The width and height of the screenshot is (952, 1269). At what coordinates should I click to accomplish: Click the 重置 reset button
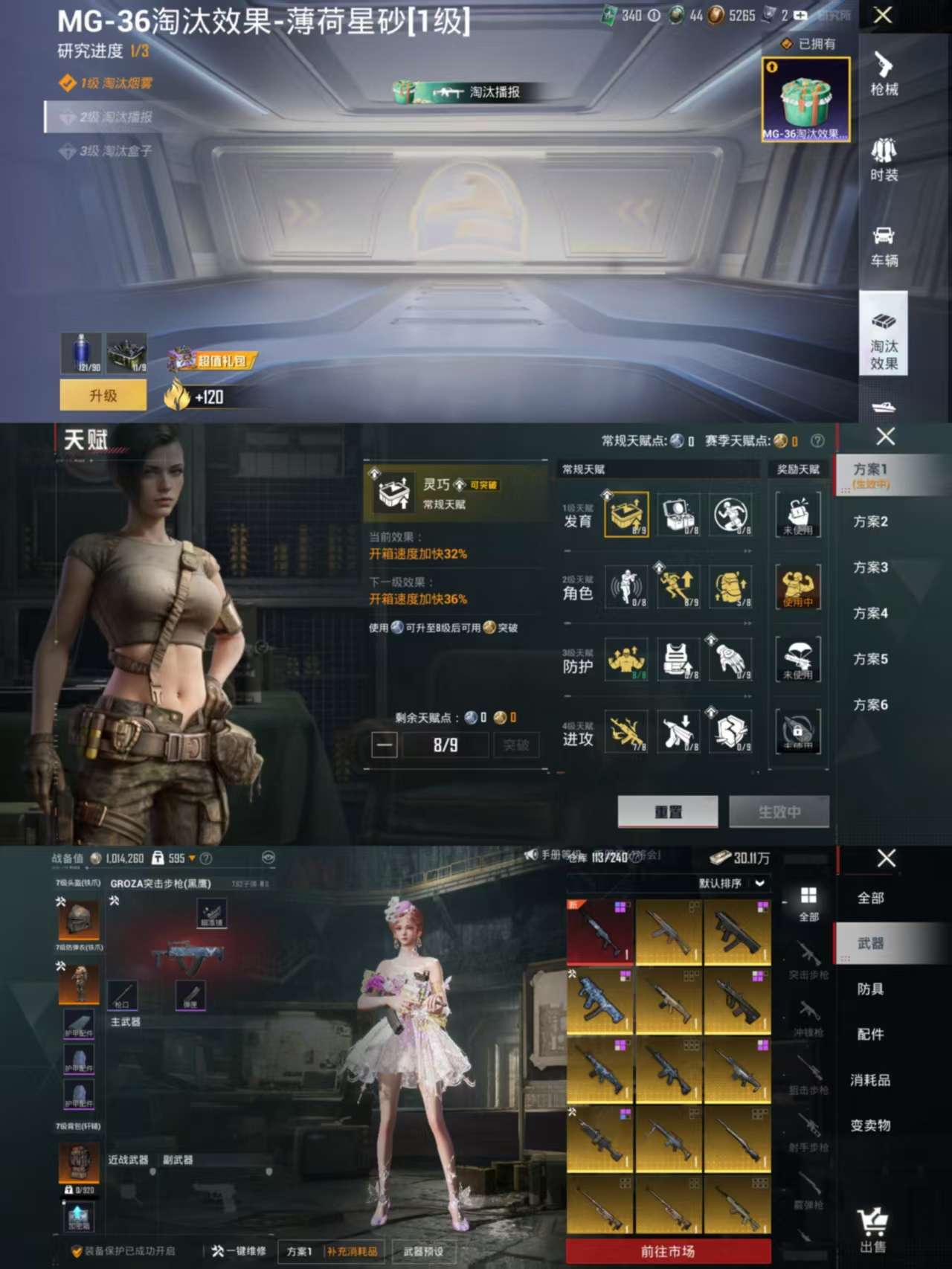pos(667,812)
